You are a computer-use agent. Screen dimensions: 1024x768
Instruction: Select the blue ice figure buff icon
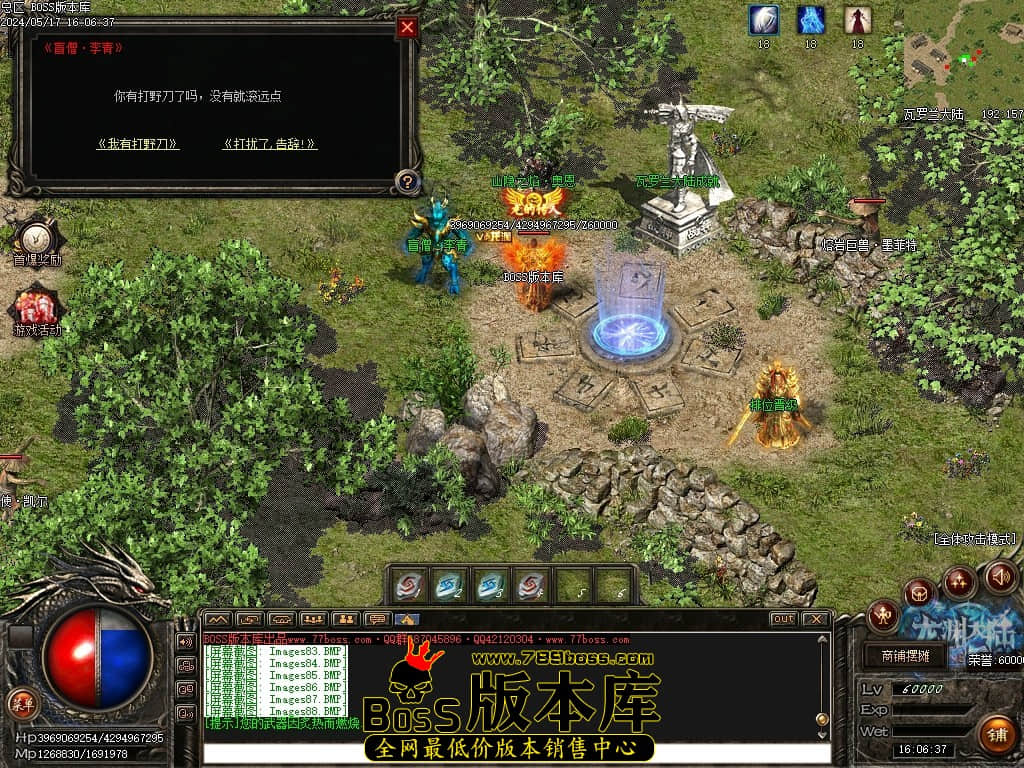click(811, 20)
